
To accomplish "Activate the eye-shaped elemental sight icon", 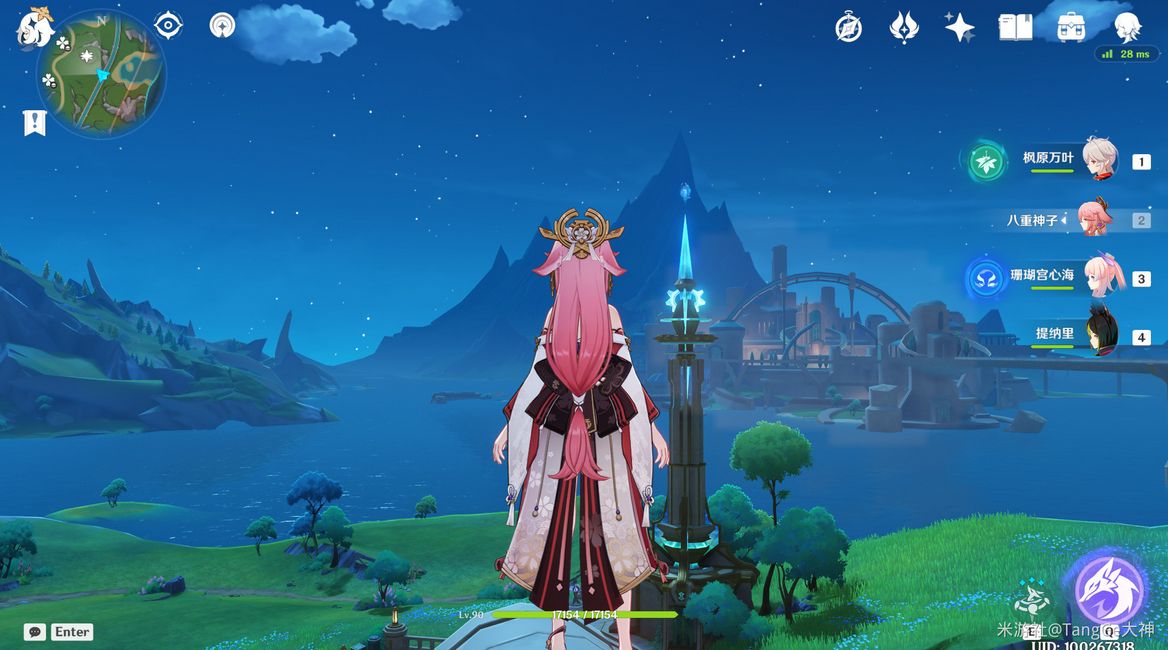I will [168, 26].
